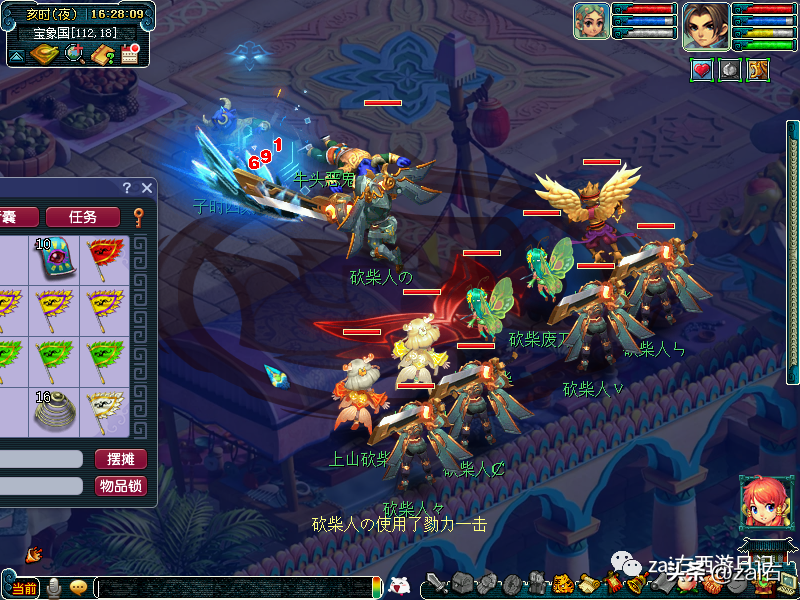Close the inventory window
The image size is (800, 600).
pyautogui.click(x=147, y=187)
